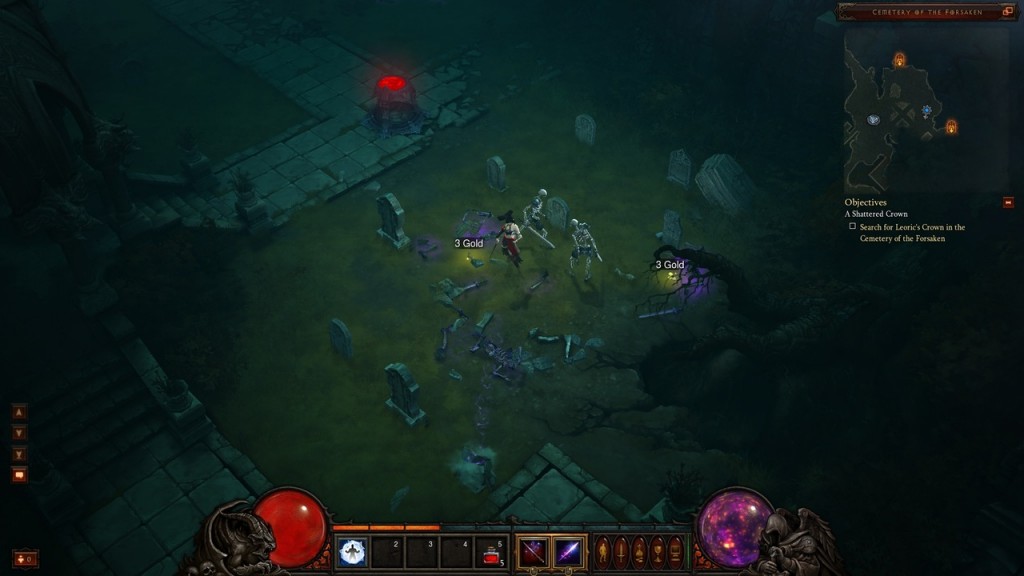1024x576 pixels.
Task: Click the chat scroll down arrow button
Action: pyautogui.click(x=19, y=433)
